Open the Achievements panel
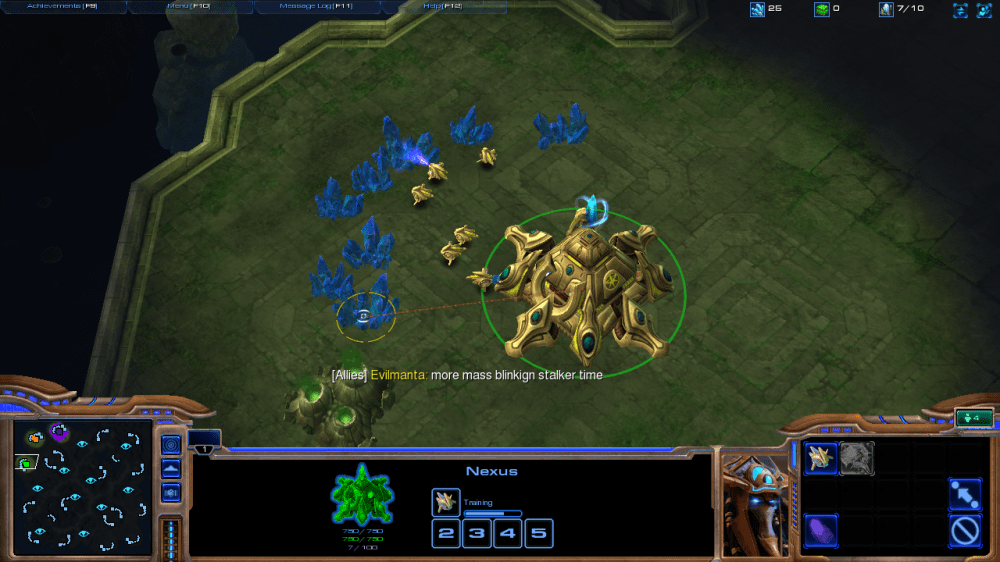 click(x=62, y=6)
